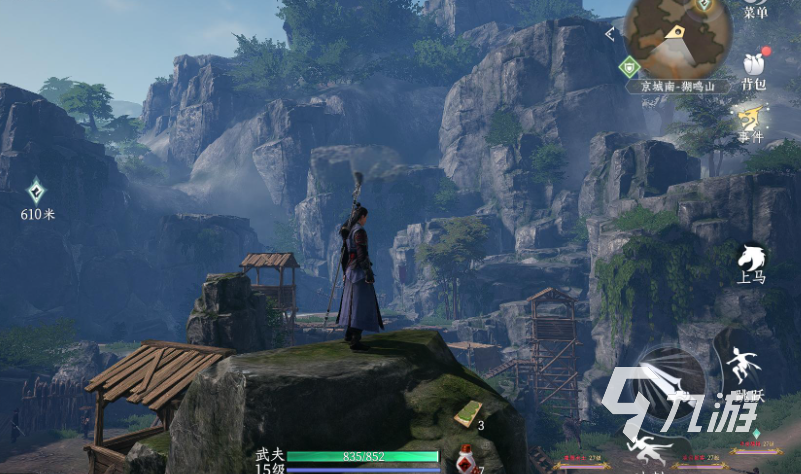The width and height of the screenshot is (801, 474).
Task: Mount the horse with 上马
Action: click(x=751, y=263)
